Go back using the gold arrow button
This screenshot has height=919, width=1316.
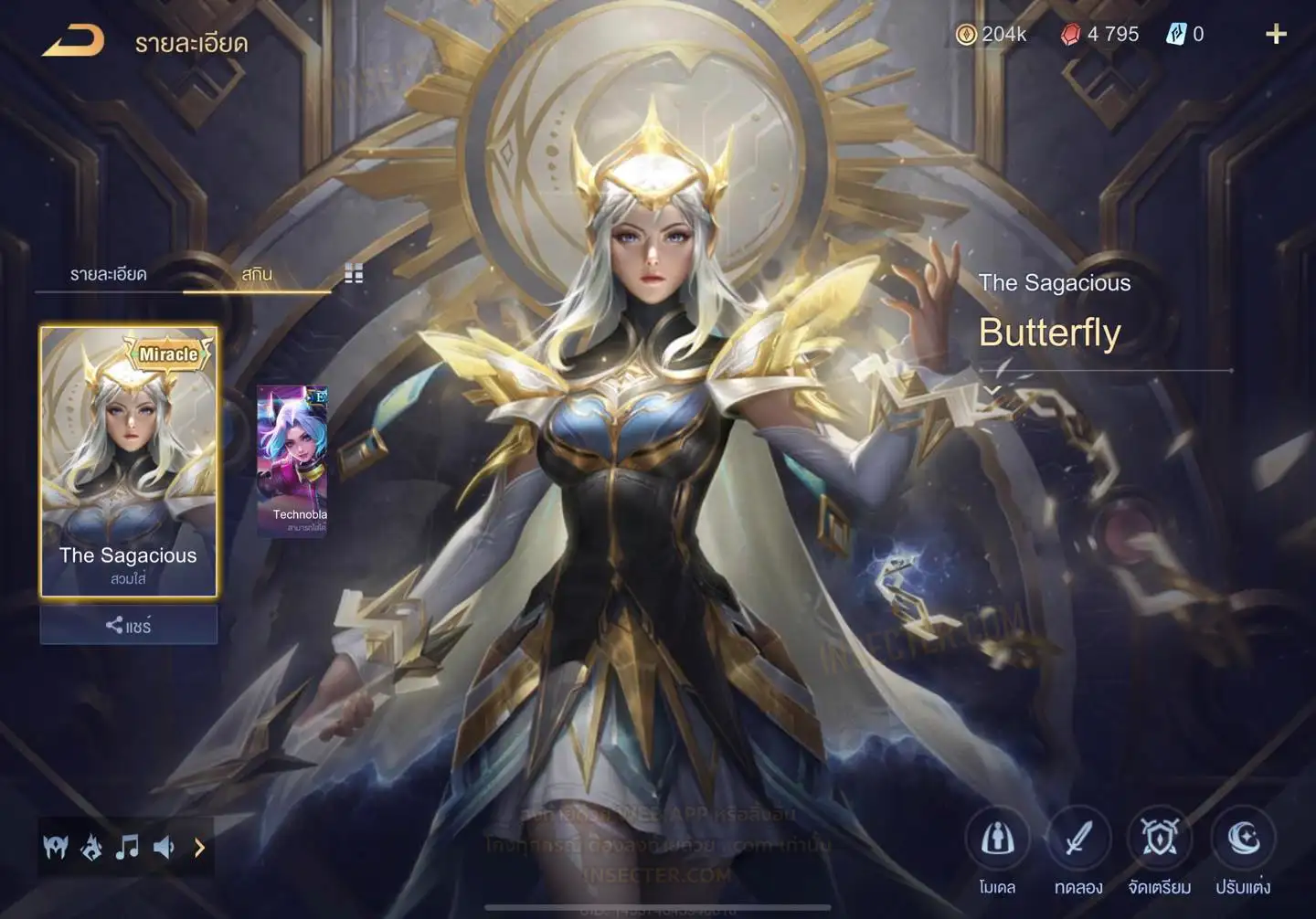coord(73,41)
